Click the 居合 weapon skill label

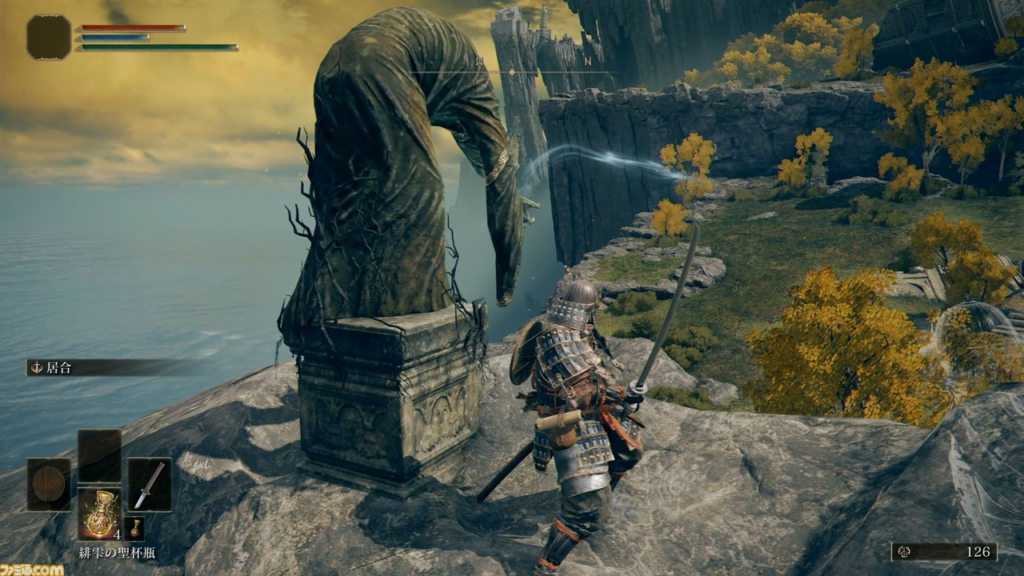click(60, 368)
